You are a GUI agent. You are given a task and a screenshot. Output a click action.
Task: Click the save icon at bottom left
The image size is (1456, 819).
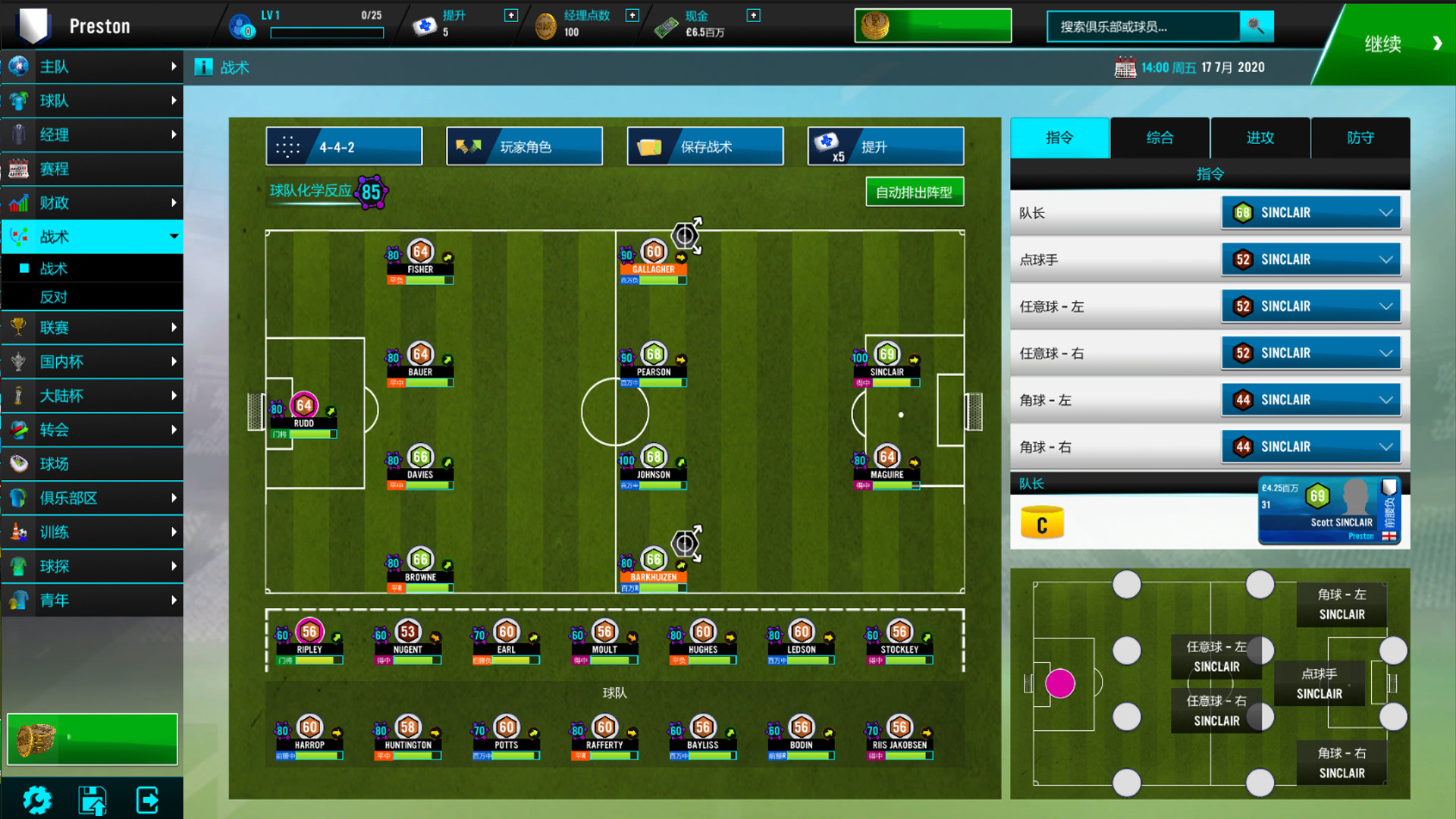[x=92, y=799]
